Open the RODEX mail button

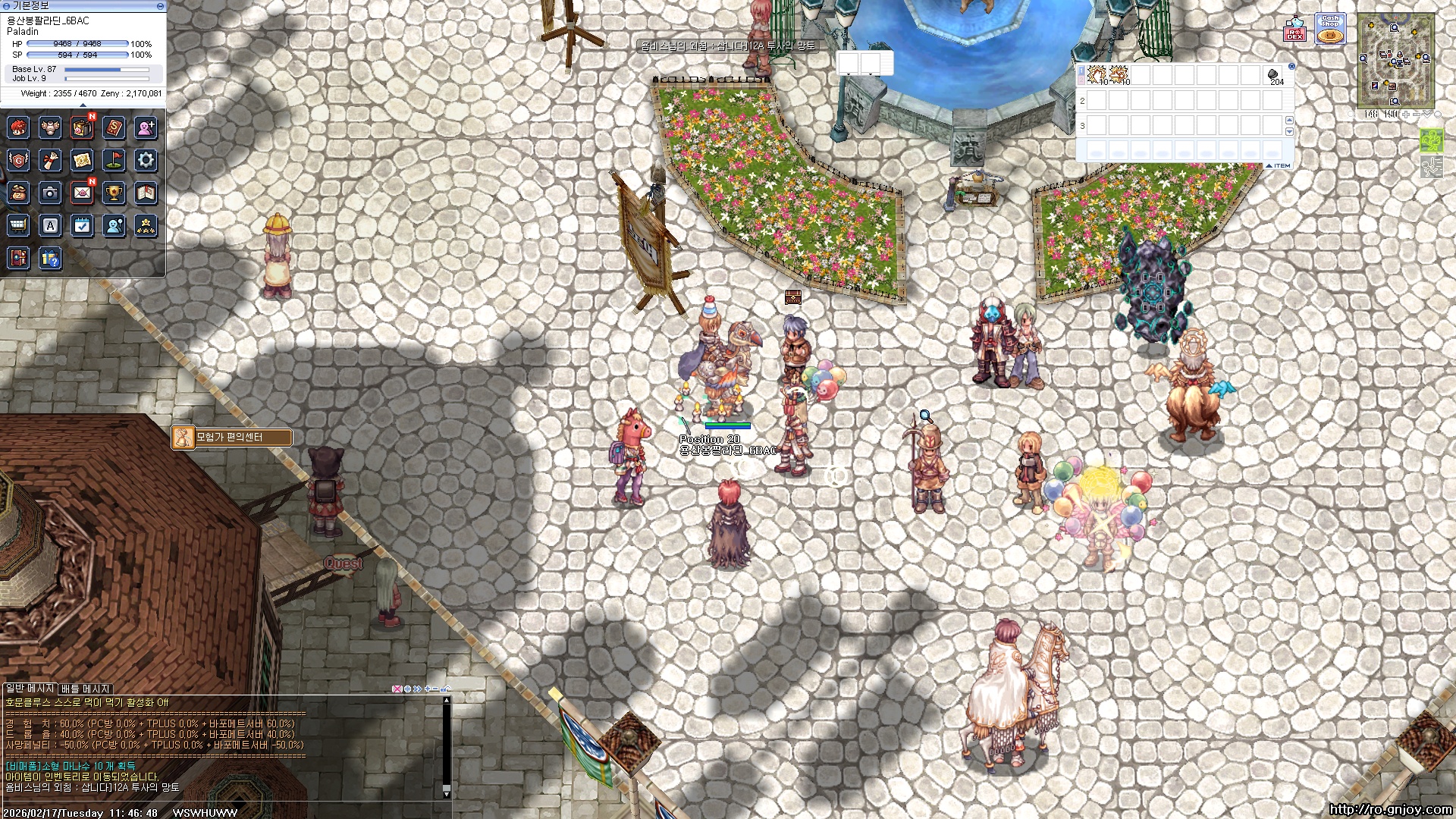point(1294,30)
